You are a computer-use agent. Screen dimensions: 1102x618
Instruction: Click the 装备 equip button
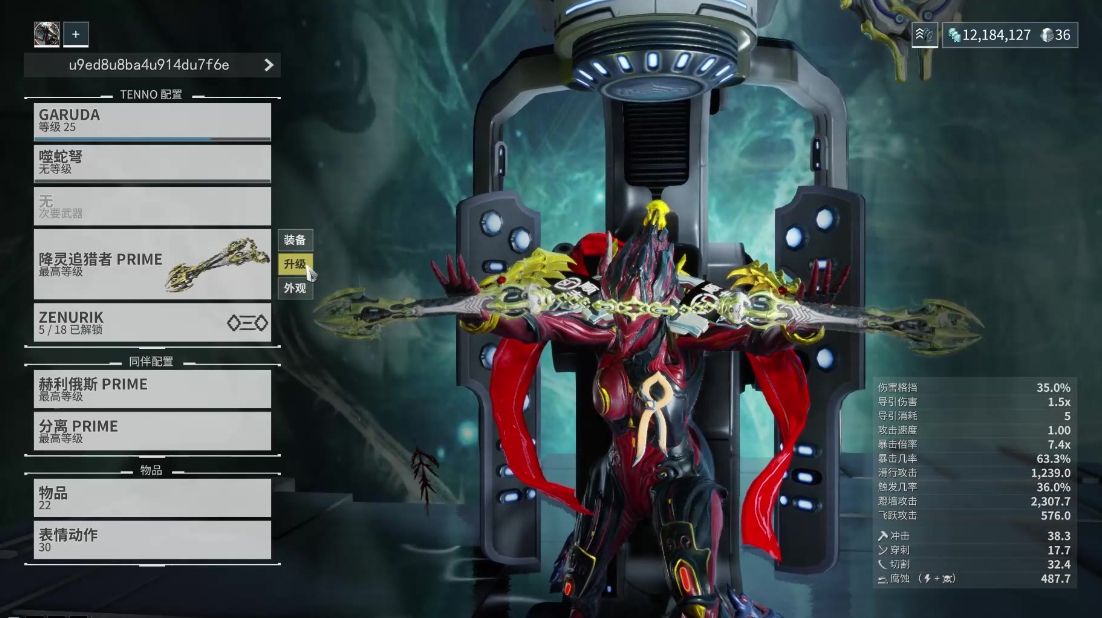pyautogui.click(x=295, y=240)
